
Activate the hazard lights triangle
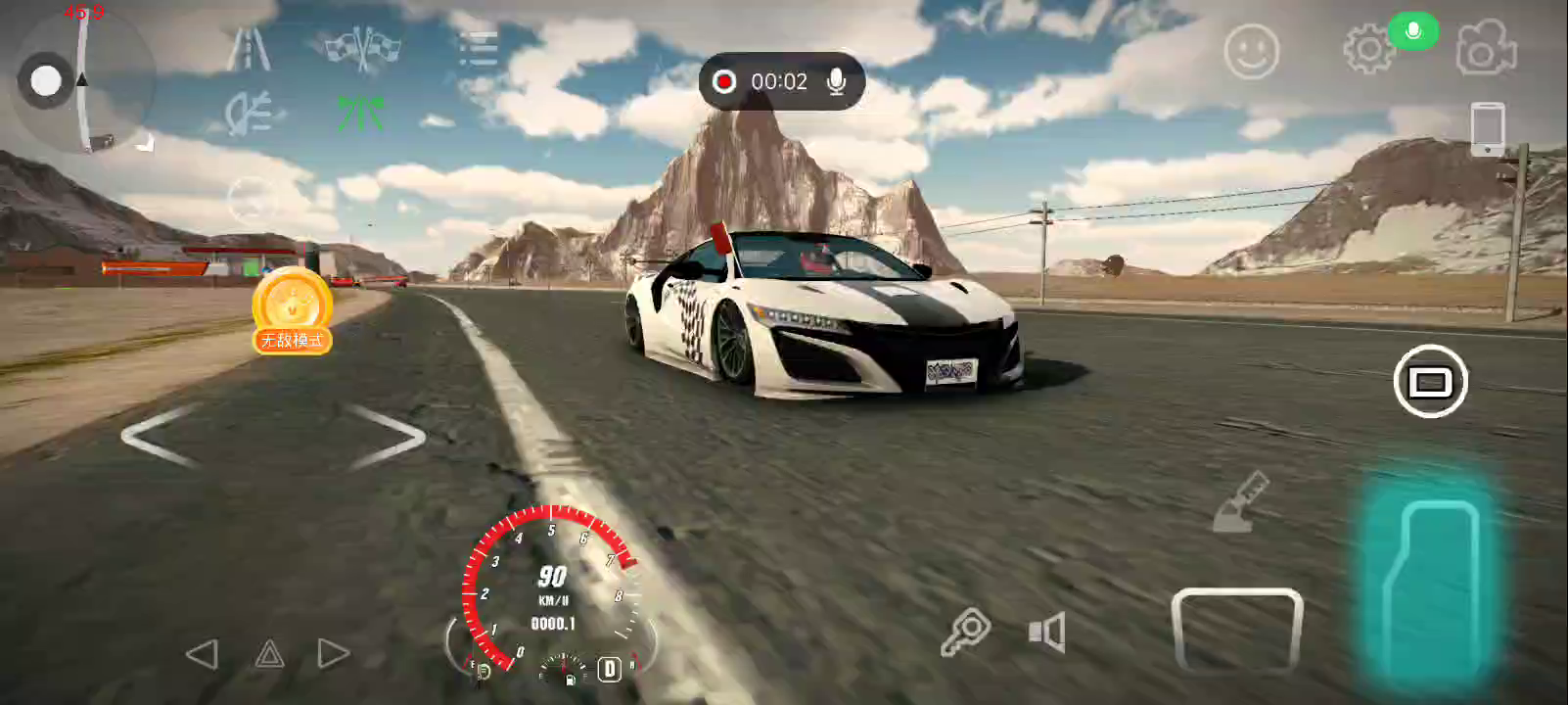tap(269, 654)
